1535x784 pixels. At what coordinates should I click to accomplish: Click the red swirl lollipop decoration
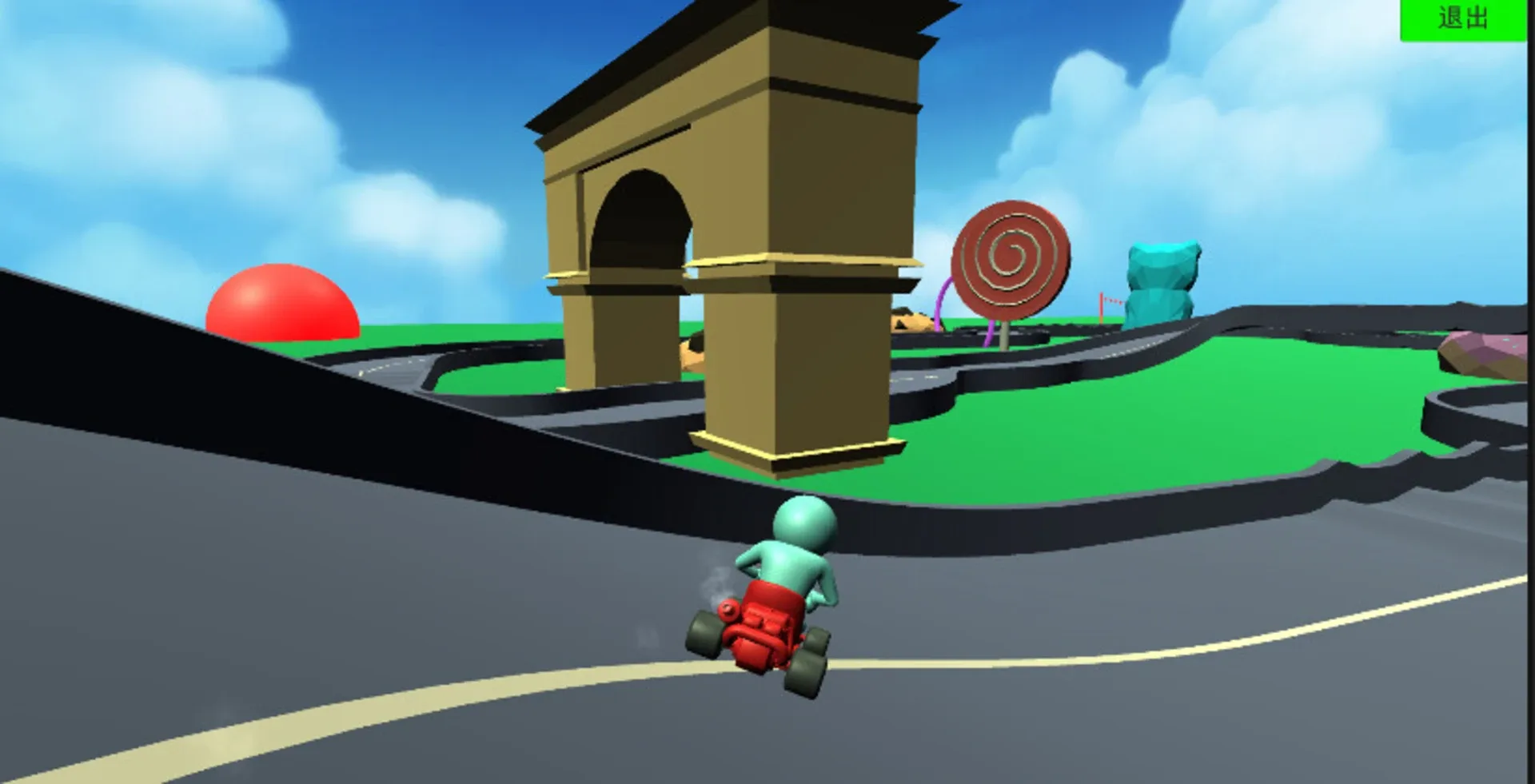click(1009, 256)
